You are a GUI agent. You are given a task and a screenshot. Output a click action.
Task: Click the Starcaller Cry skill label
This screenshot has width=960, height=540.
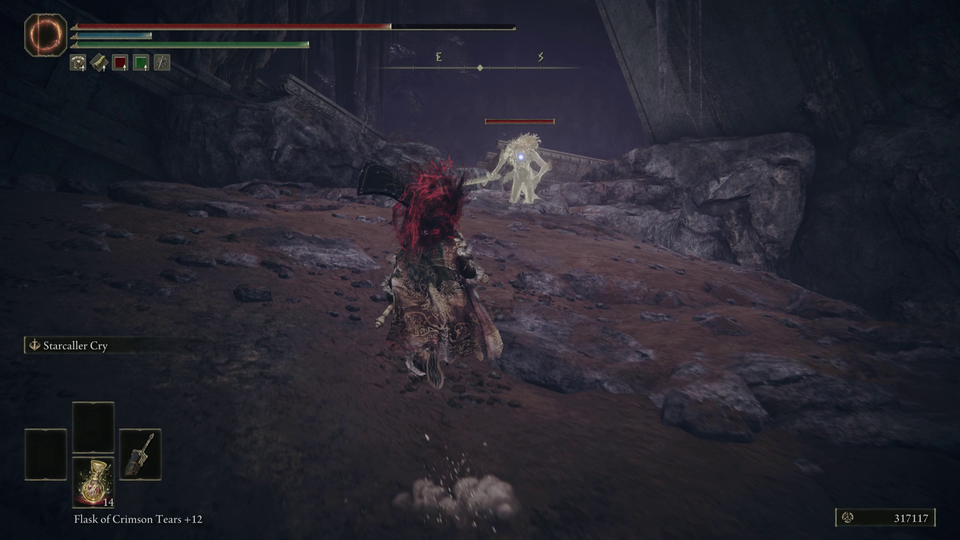pos(75,346)
